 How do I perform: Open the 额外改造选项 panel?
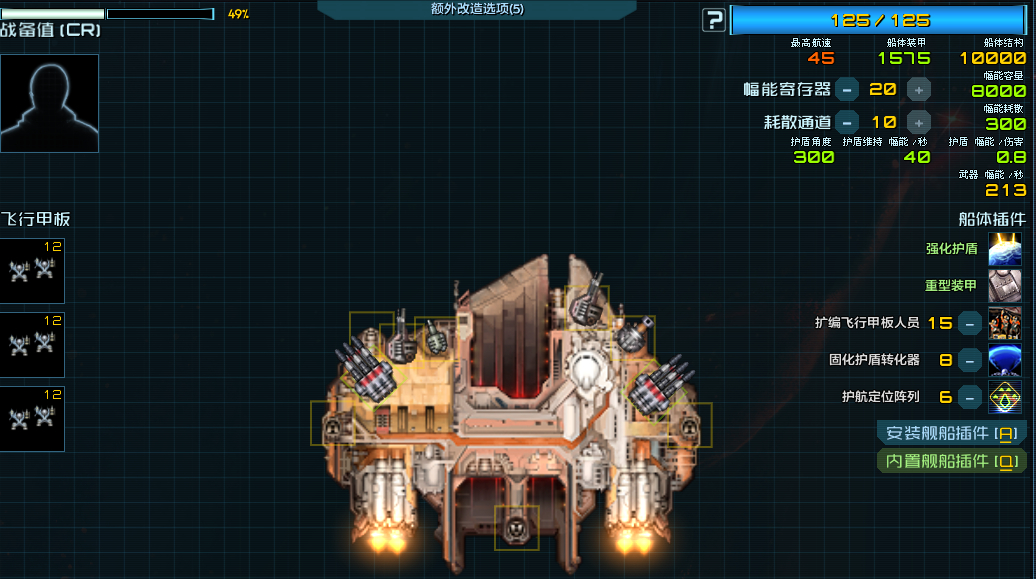click(476, 9)
